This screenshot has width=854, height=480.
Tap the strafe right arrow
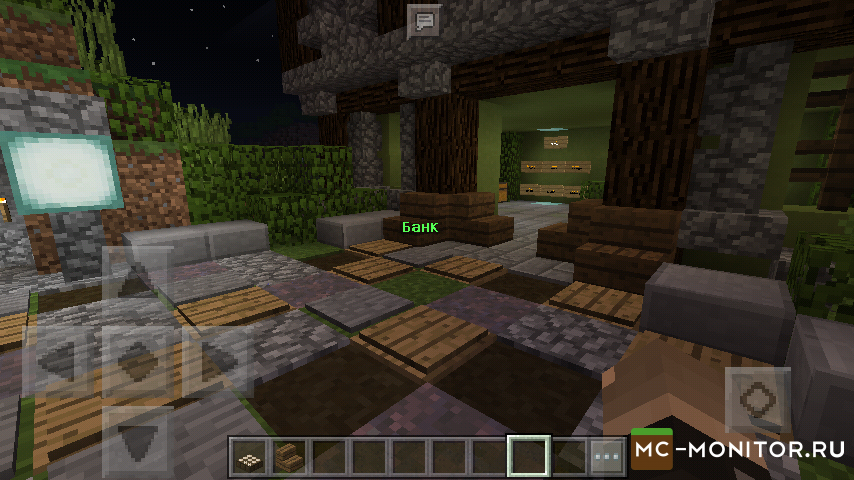(212, 358)
